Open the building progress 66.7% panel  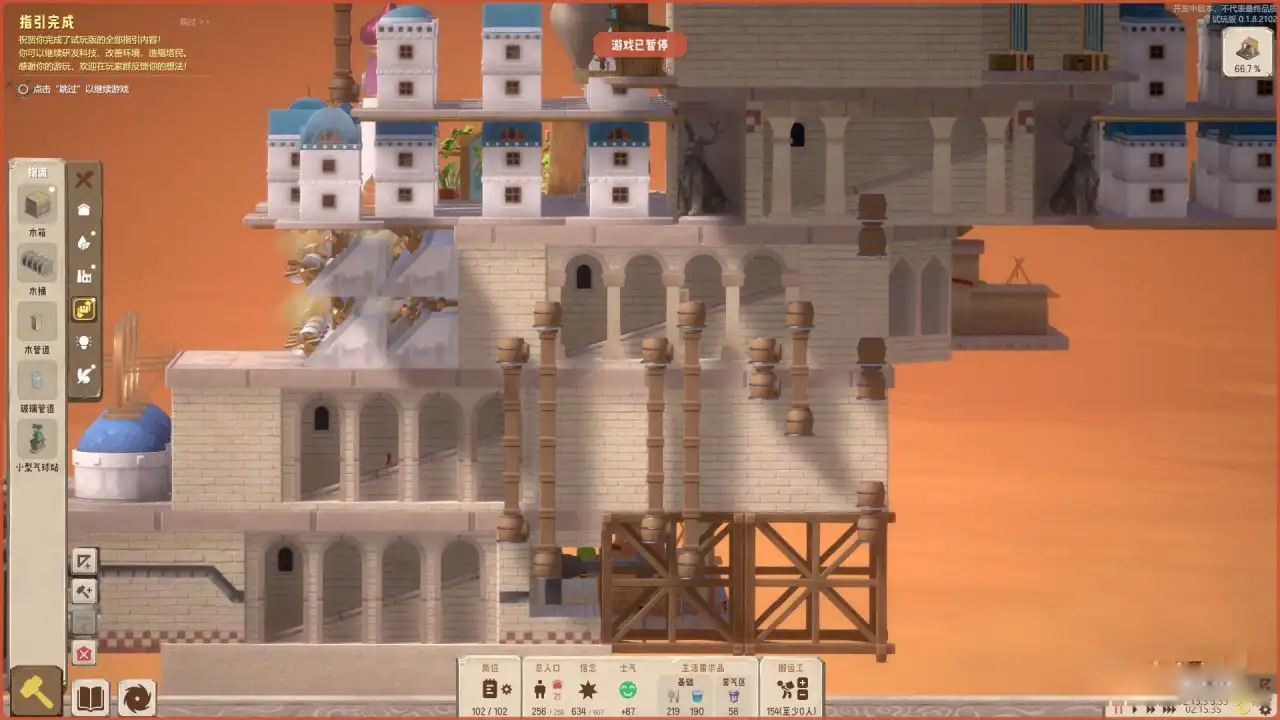click(x=1247, y=54)
